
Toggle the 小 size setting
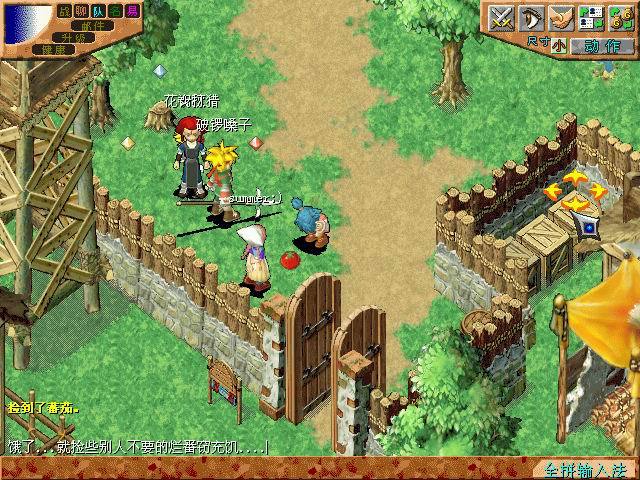[x=558, y=45]
